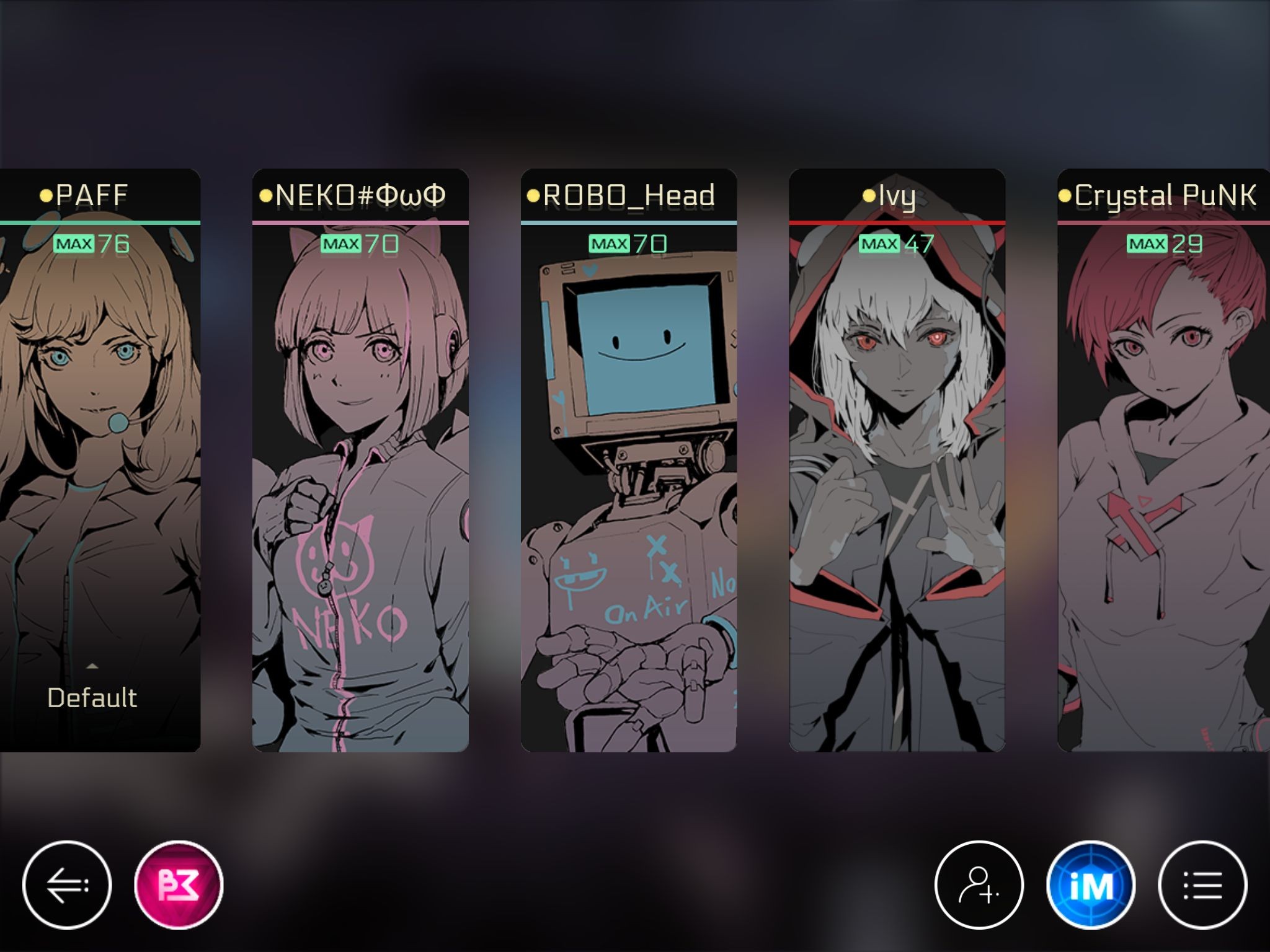Select Ivy's character portrait
This screenshot has width=1270, height=952.
896,434
